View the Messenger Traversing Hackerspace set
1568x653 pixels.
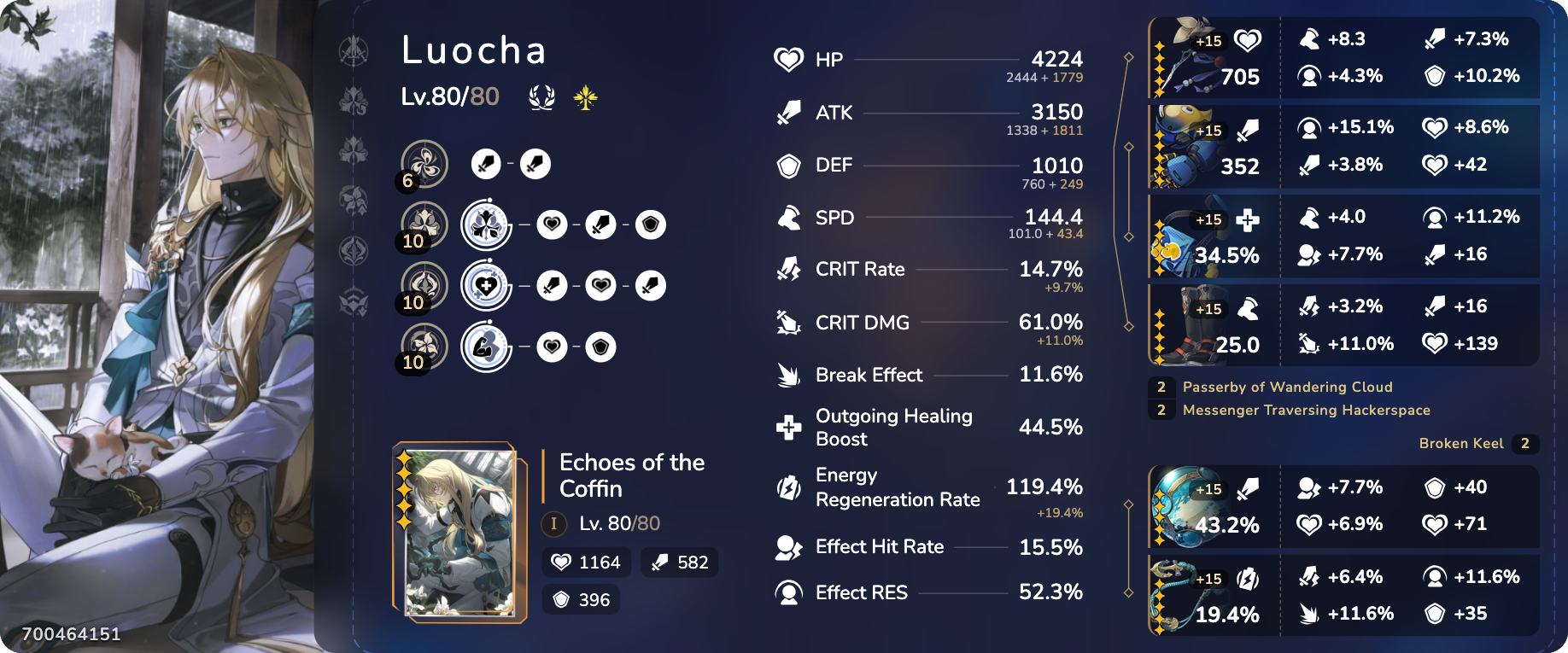pyautogui.click(x=1307, y=411)
